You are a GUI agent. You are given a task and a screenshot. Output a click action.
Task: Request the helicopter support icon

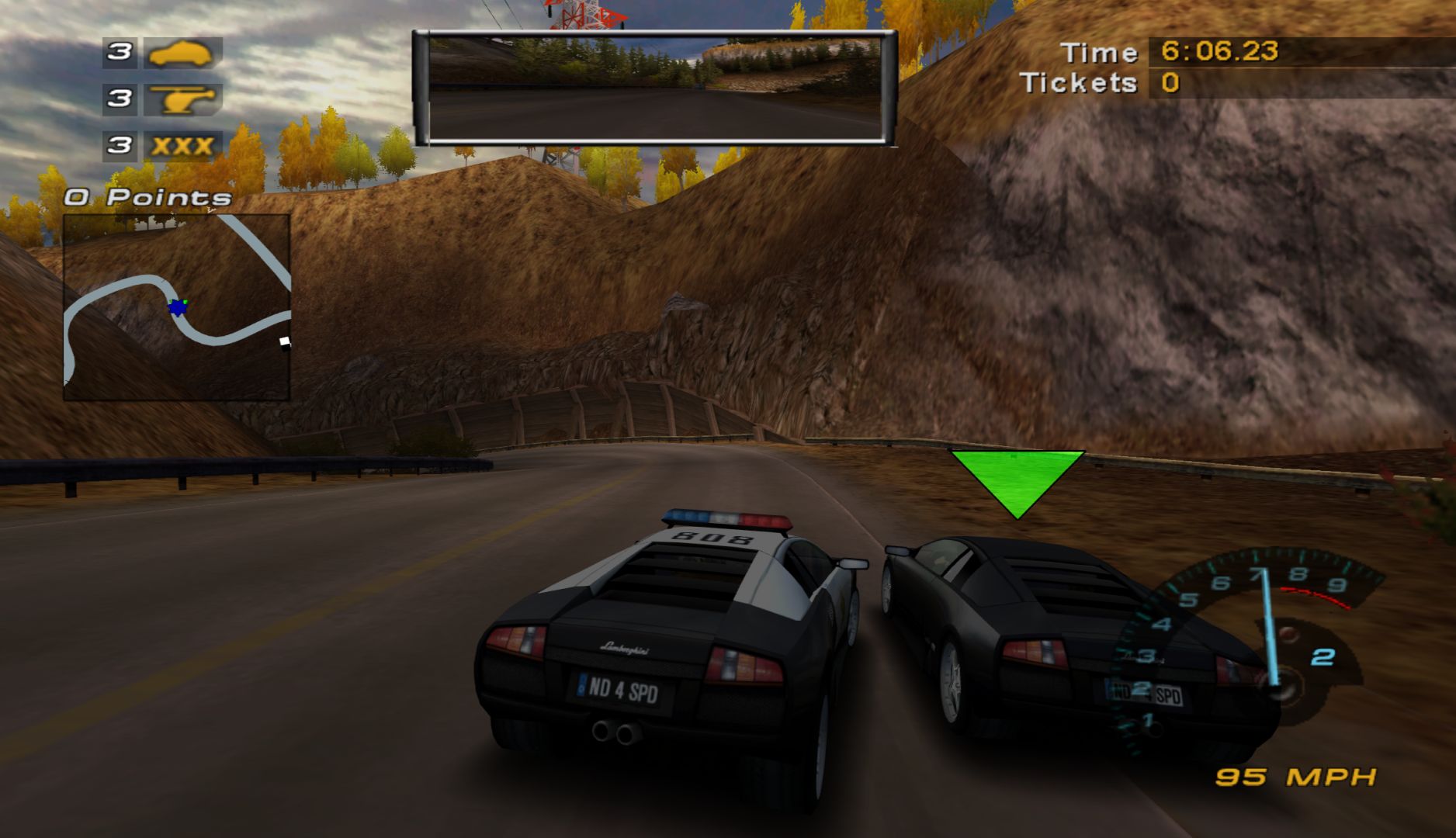tap(182, 99)
